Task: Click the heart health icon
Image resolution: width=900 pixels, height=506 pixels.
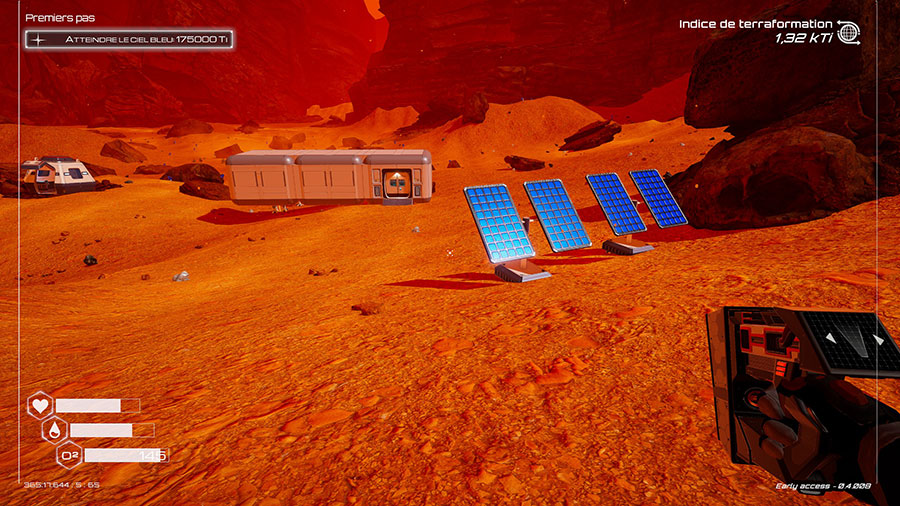Action: coord(40,406)
